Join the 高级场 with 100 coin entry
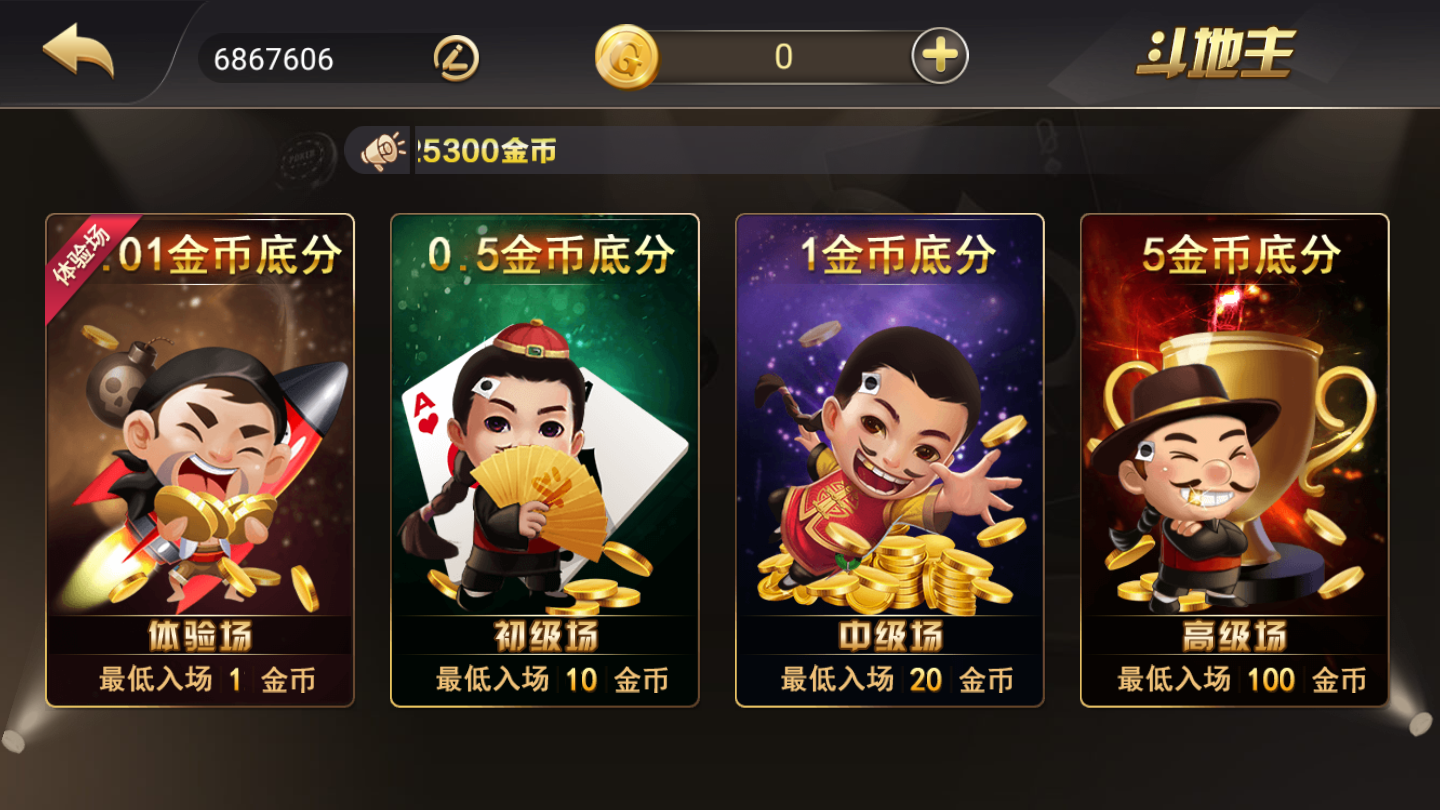The image size is (1440, 810). (x=1236, y=678)
